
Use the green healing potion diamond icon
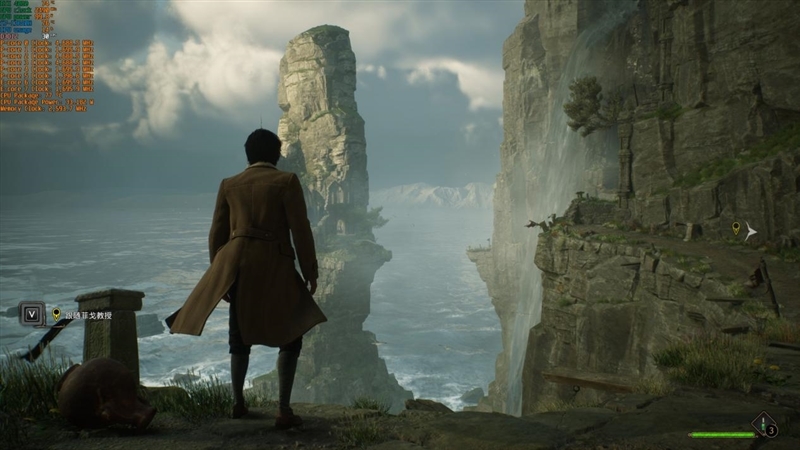765,426
